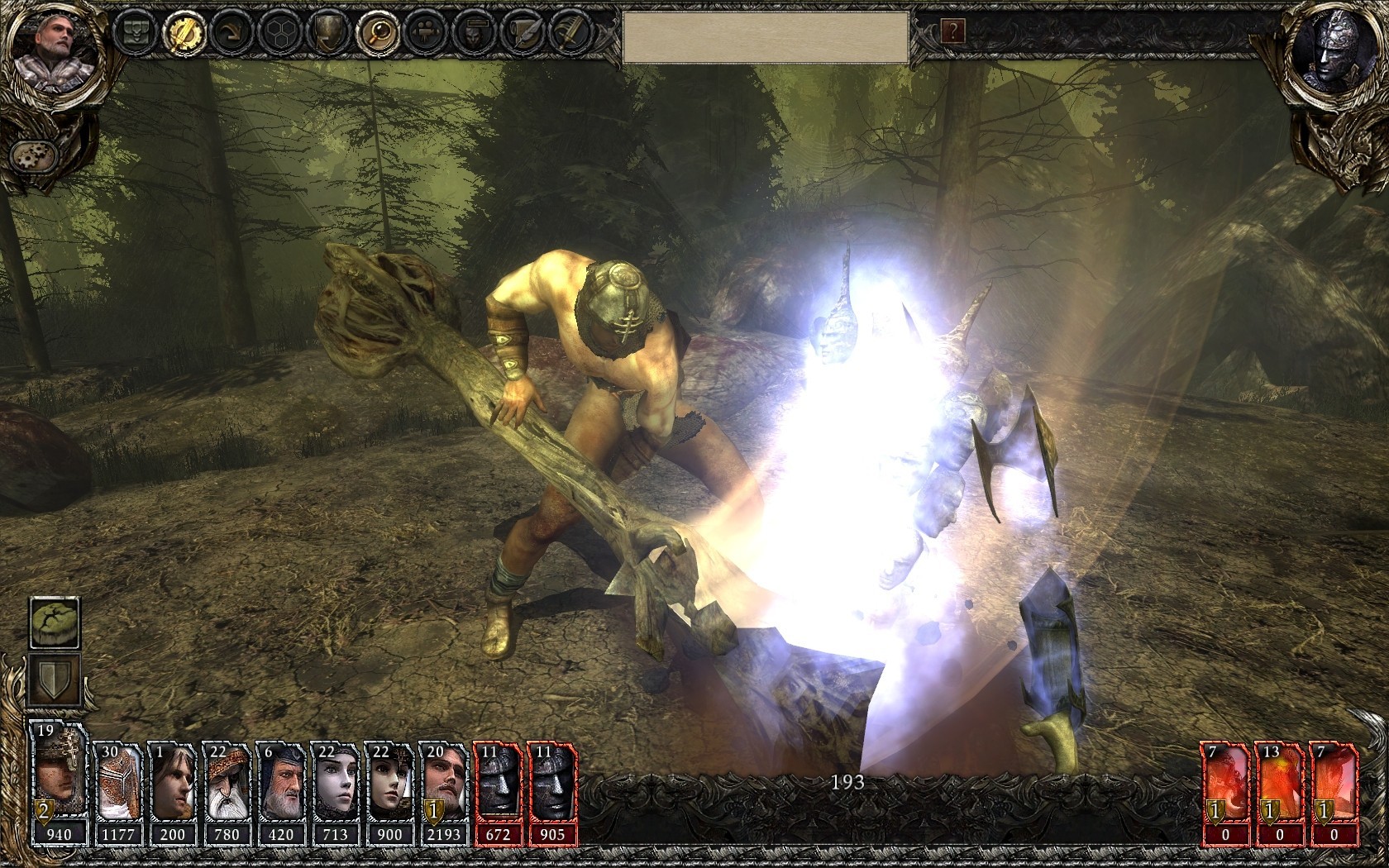Activate the magnifying glass button
Viewport: 1389px width, 868px height.
[x=377, y=33]
